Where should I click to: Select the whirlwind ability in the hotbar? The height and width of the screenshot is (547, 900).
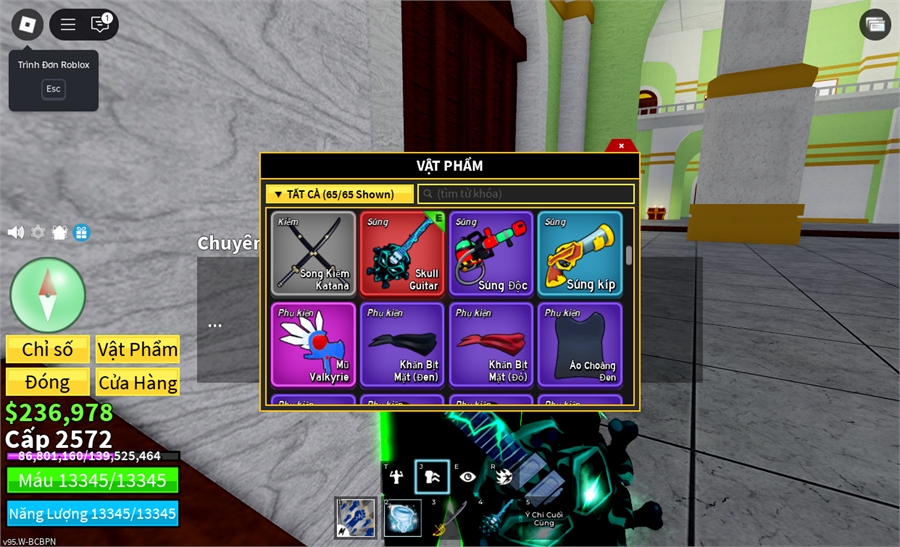402,518
